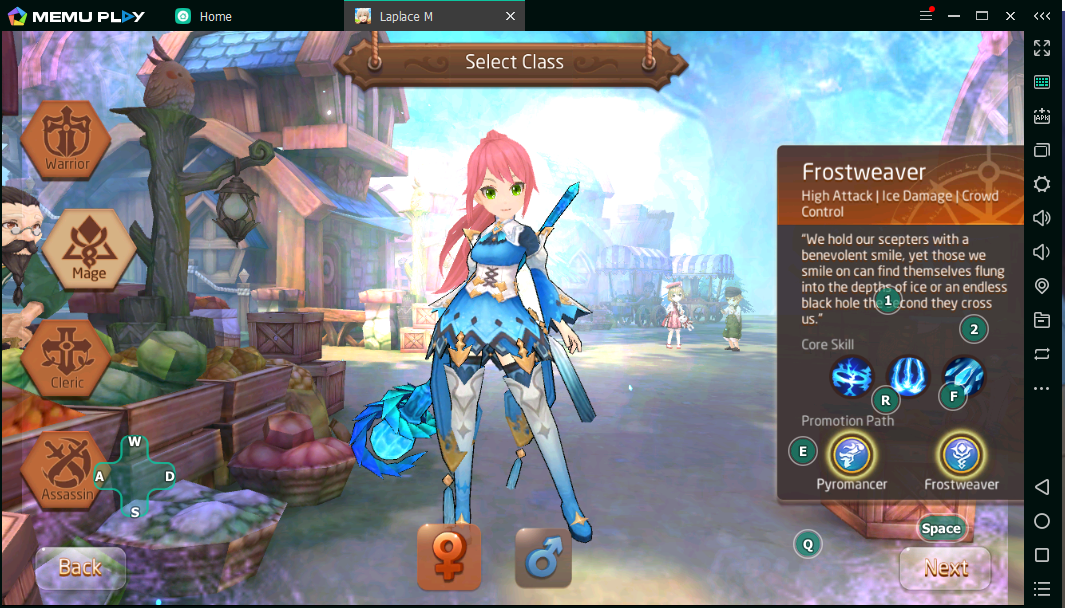Select the Warrior class
The width and height of the screenshot is (1065, 608).
(x=66, y=142)
